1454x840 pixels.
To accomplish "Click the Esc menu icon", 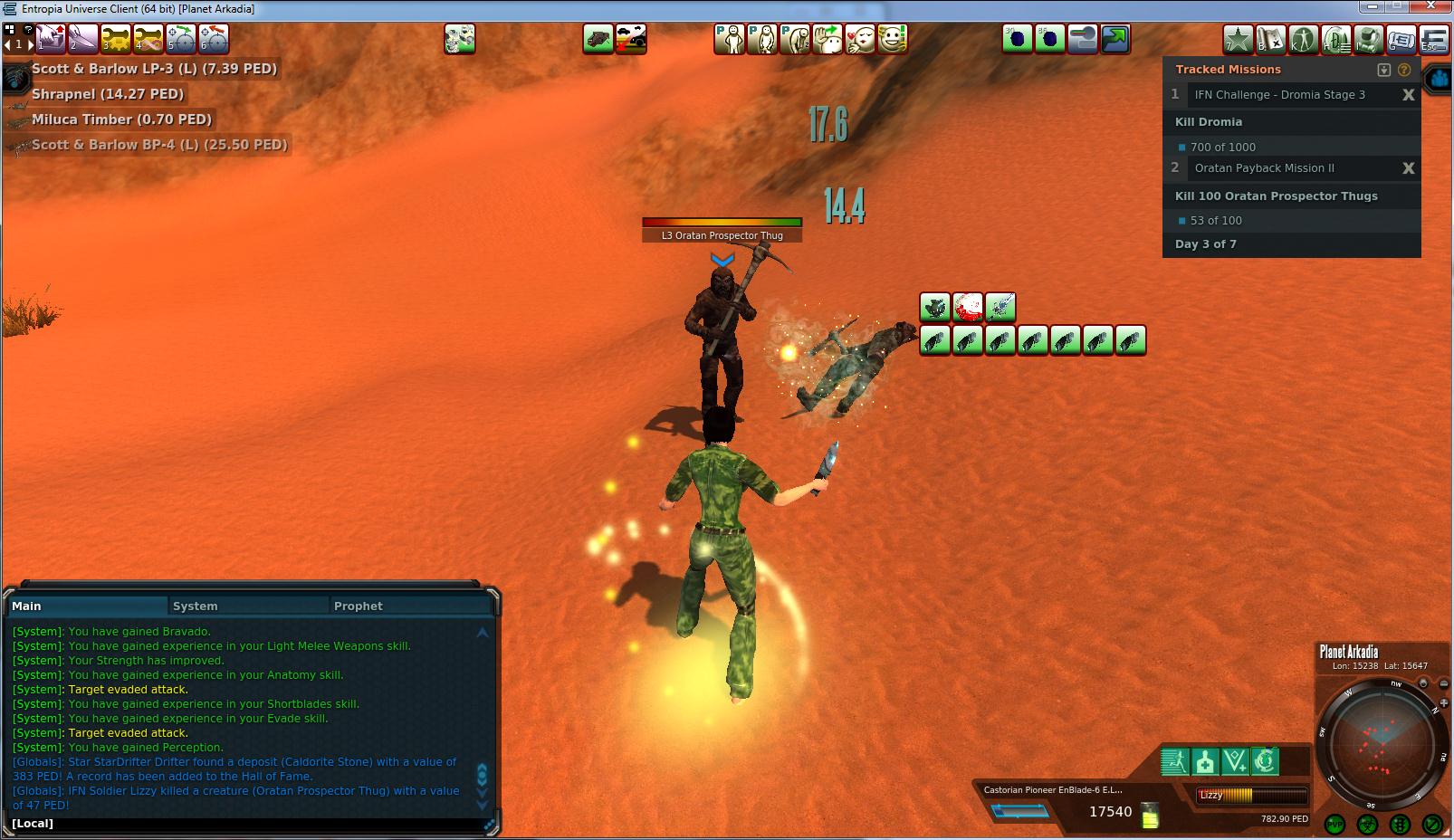I will pos(1434,39).
